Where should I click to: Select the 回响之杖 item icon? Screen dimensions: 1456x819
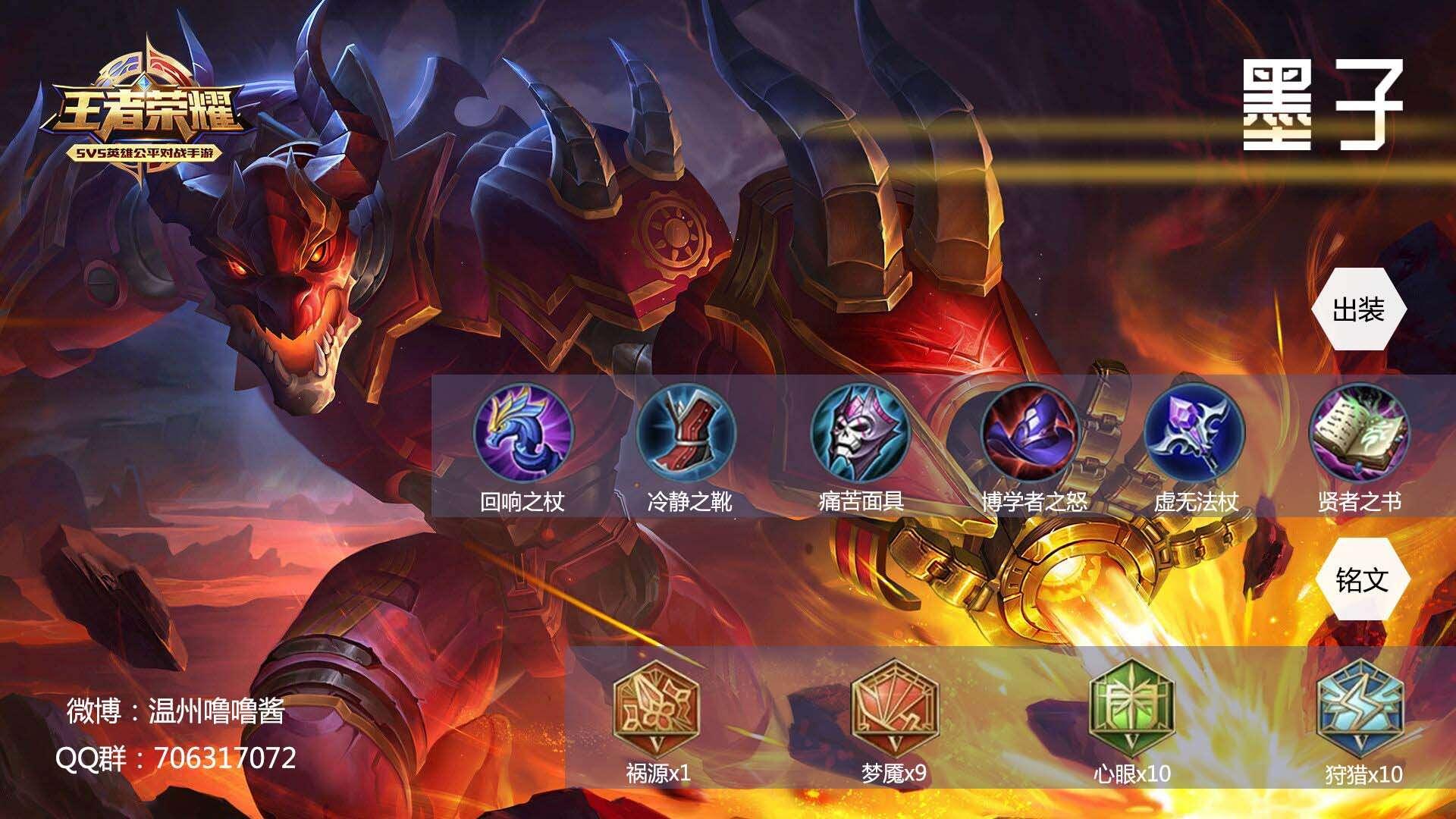pos(523,432)
